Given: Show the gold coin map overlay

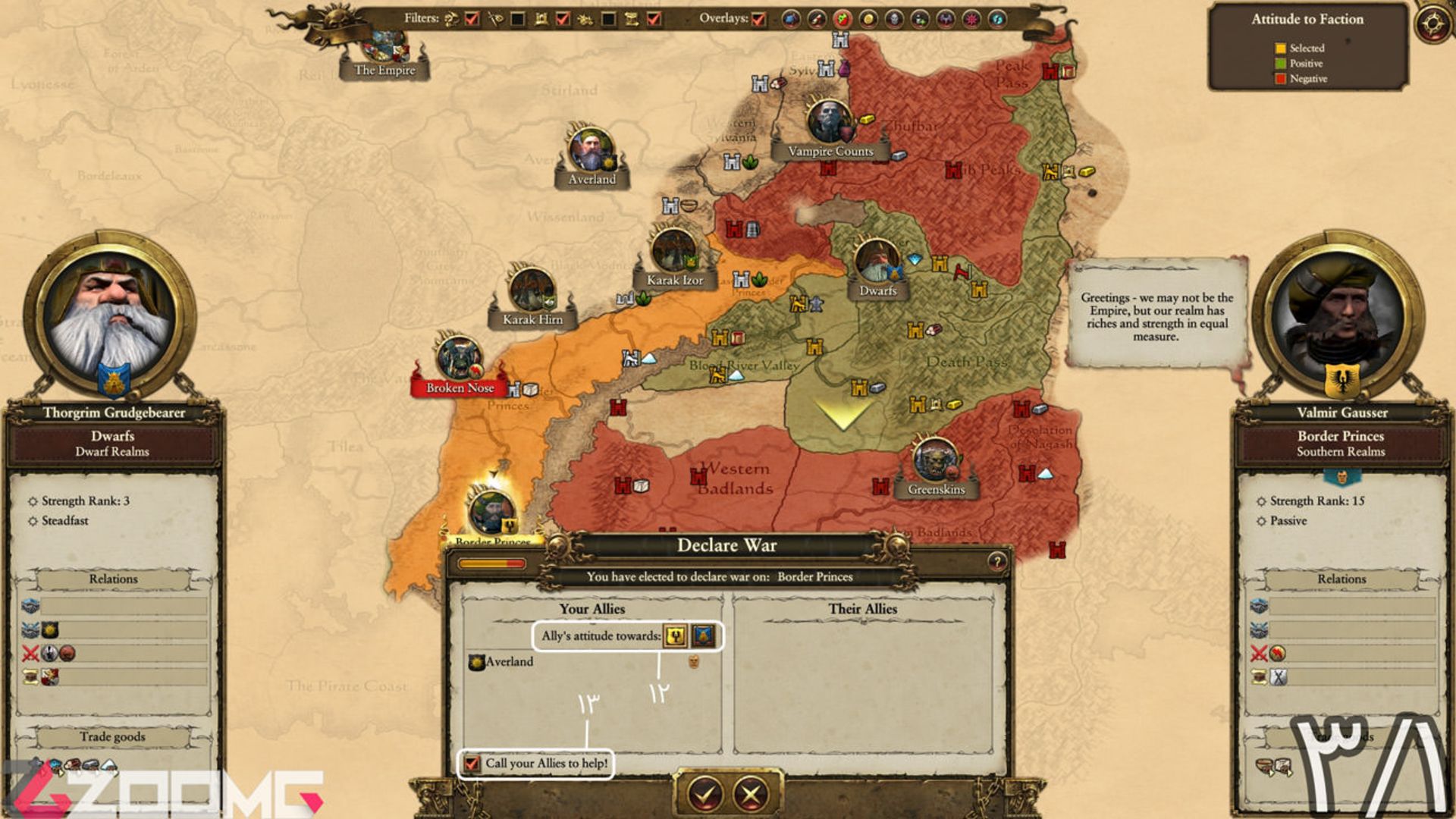Looking at the screenshot, I should (868, 19).
